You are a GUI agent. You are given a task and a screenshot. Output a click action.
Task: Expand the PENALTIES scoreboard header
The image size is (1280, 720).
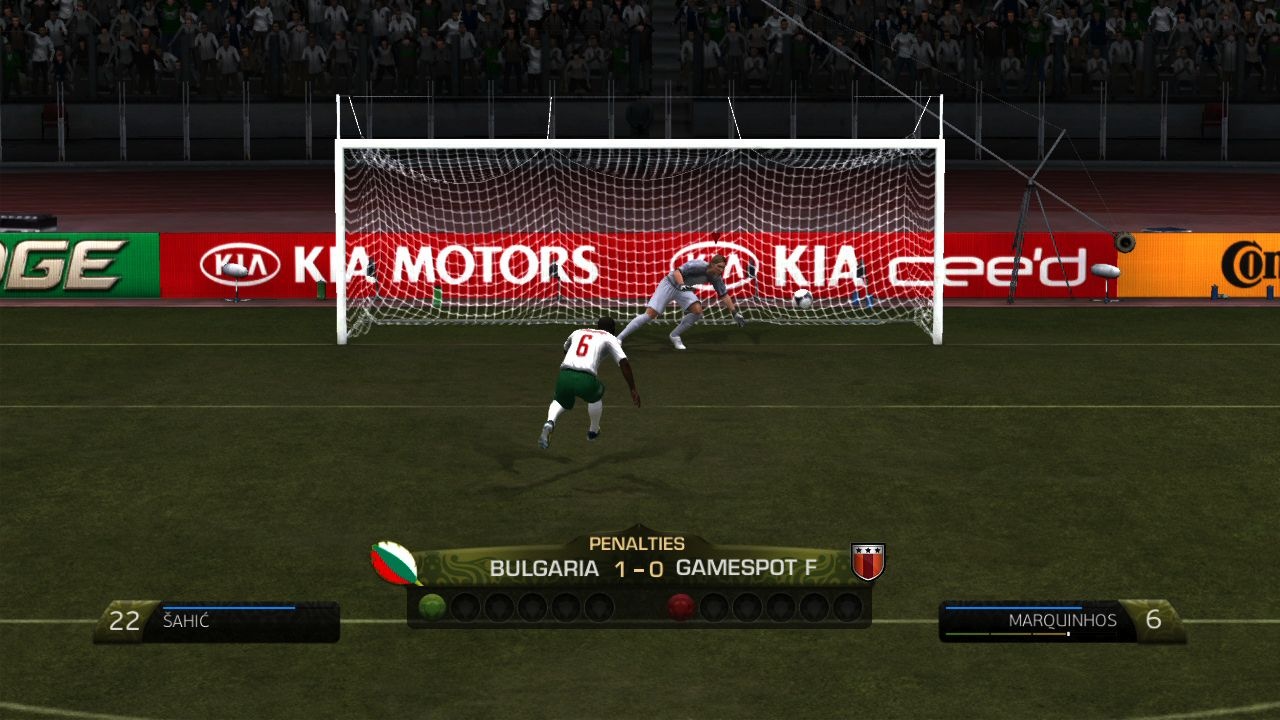coord(637,542)
